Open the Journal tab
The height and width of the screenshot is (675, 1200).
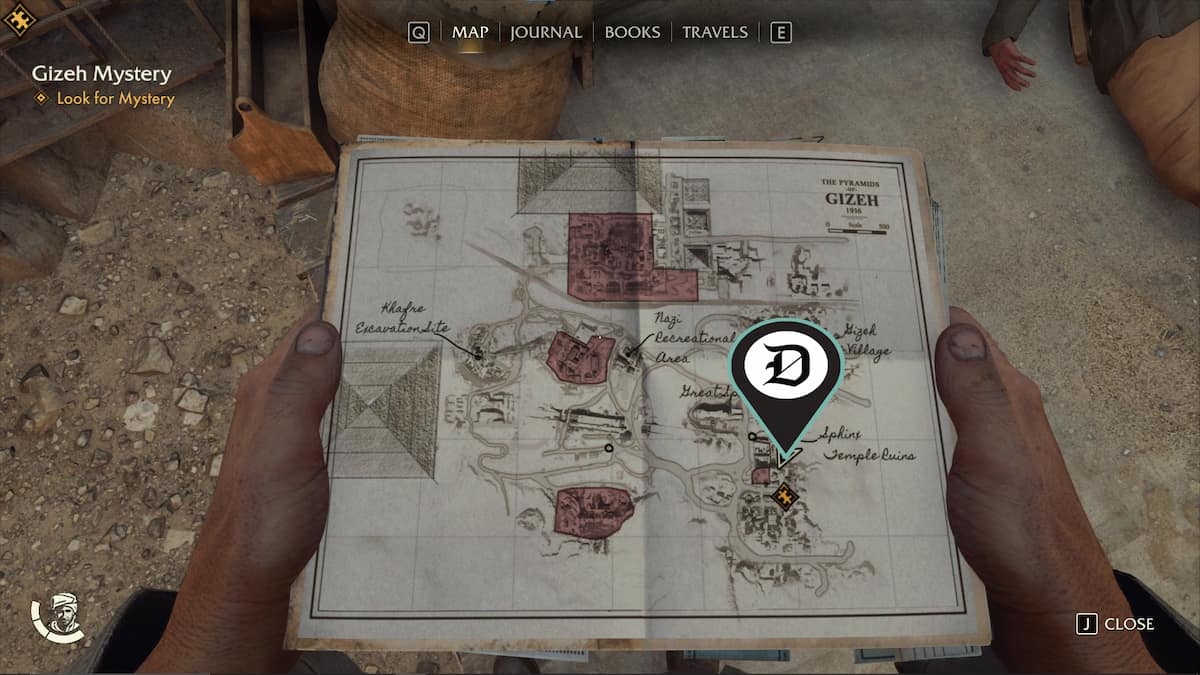click(x=545, y=32)
